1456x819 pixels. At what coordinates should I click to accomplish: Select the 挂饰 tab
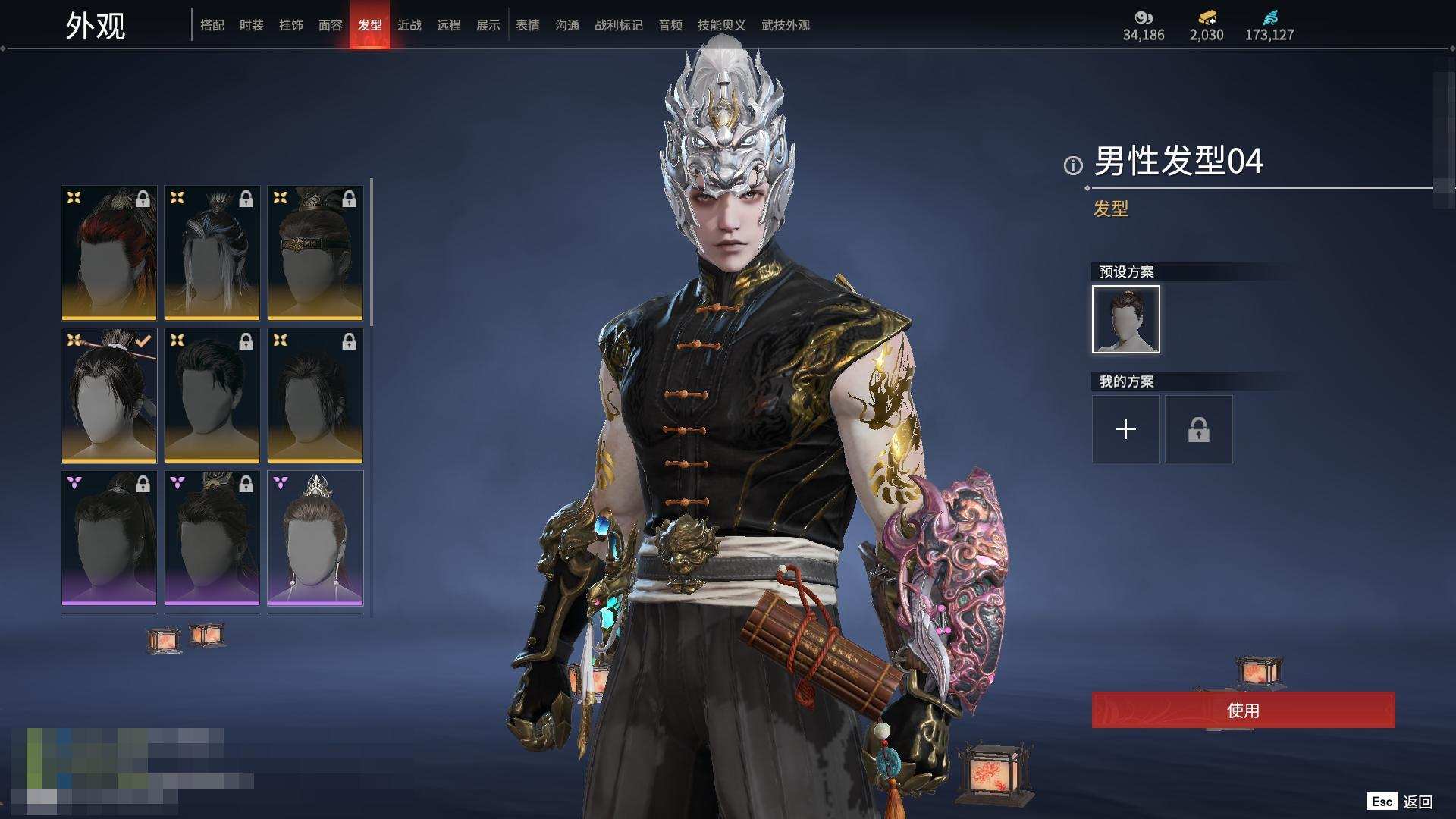[291, 25]
